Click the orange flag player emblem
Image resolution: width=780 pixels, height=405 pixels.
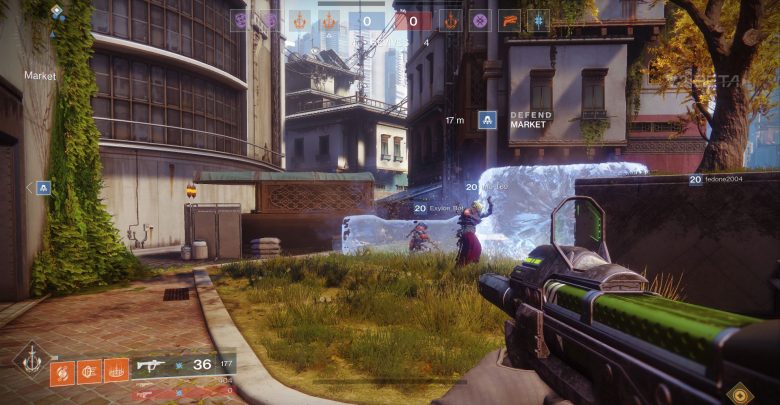pos(510,20)
